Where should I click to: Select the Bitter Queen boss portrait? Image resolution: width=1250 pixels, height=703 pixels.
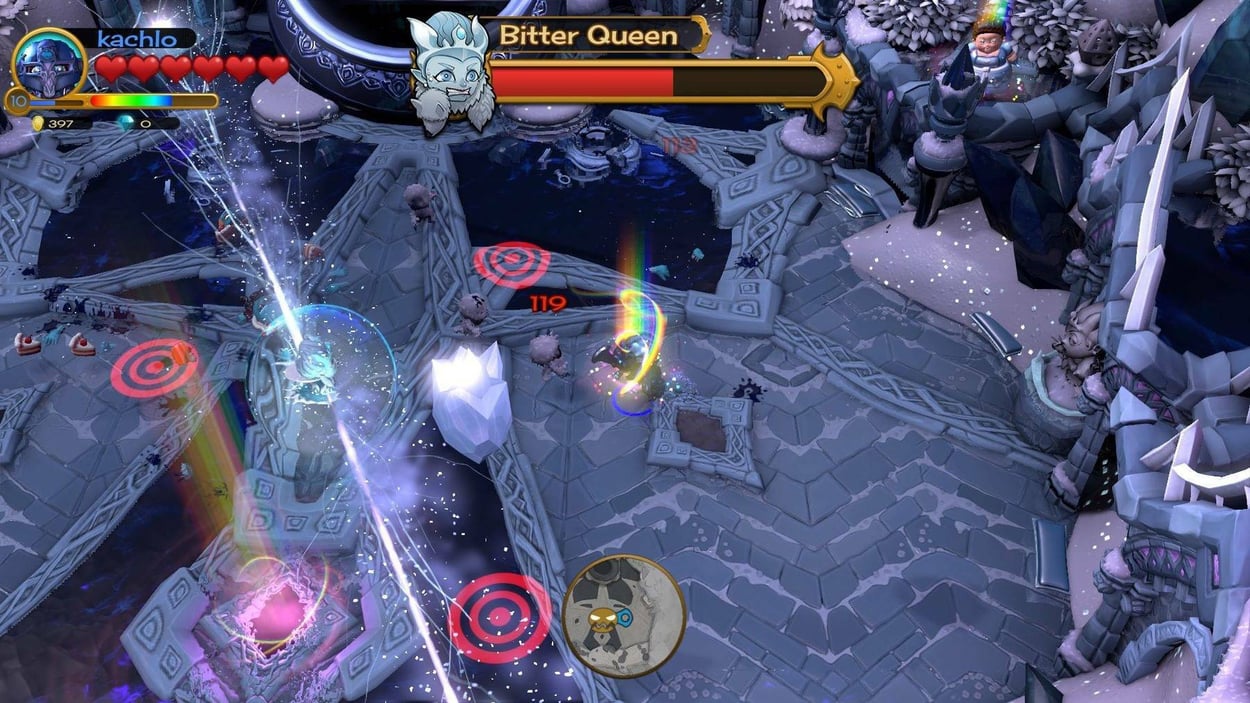pos(449,72)
